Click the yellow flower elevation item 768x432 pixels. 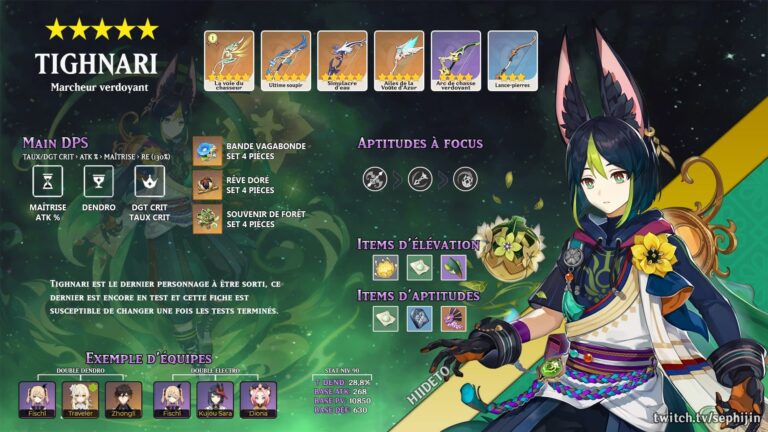point(386,267)
